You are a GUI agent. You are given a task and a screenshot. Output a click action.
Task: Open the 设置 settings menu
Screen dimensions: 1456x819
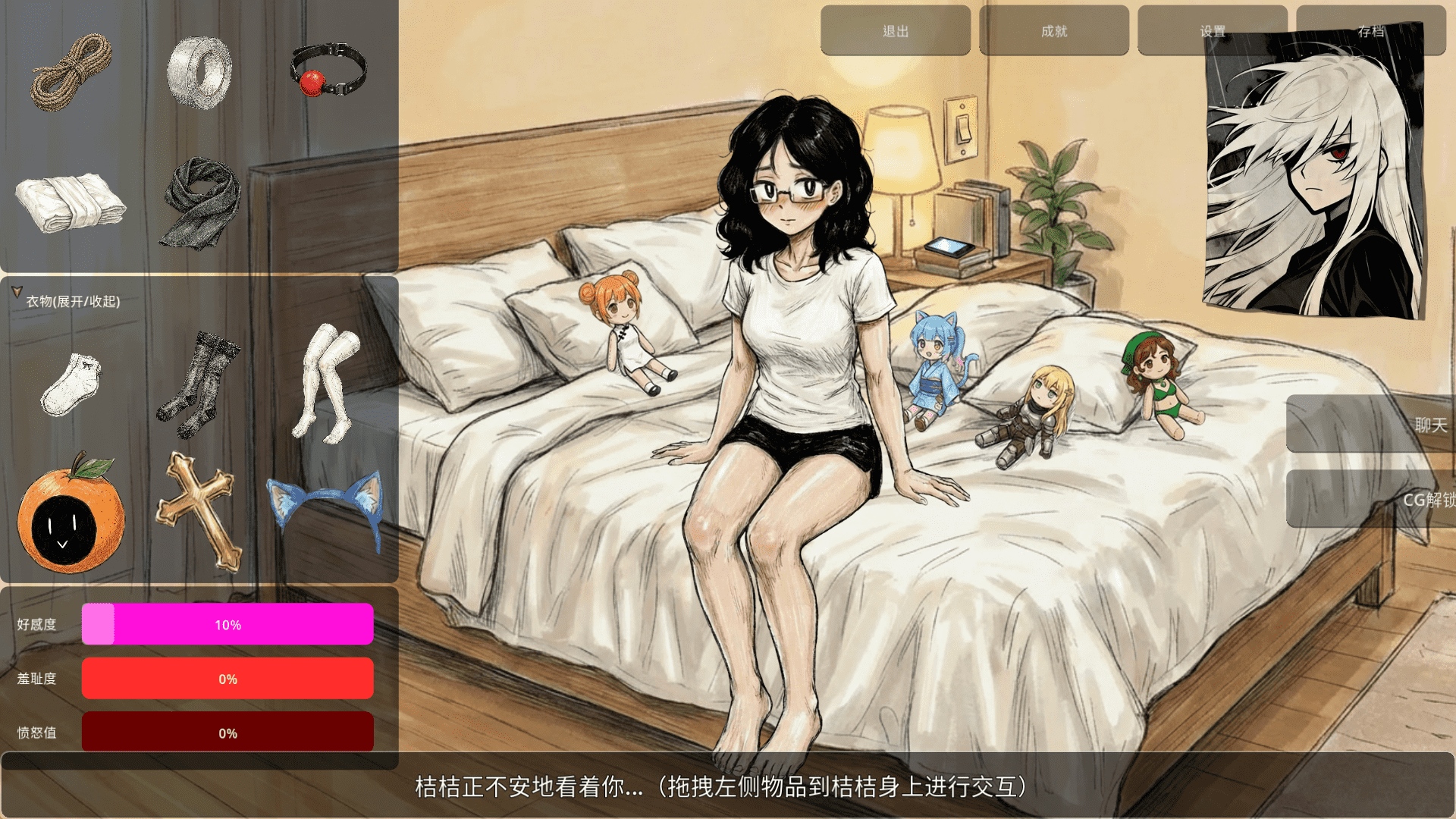1211,31
